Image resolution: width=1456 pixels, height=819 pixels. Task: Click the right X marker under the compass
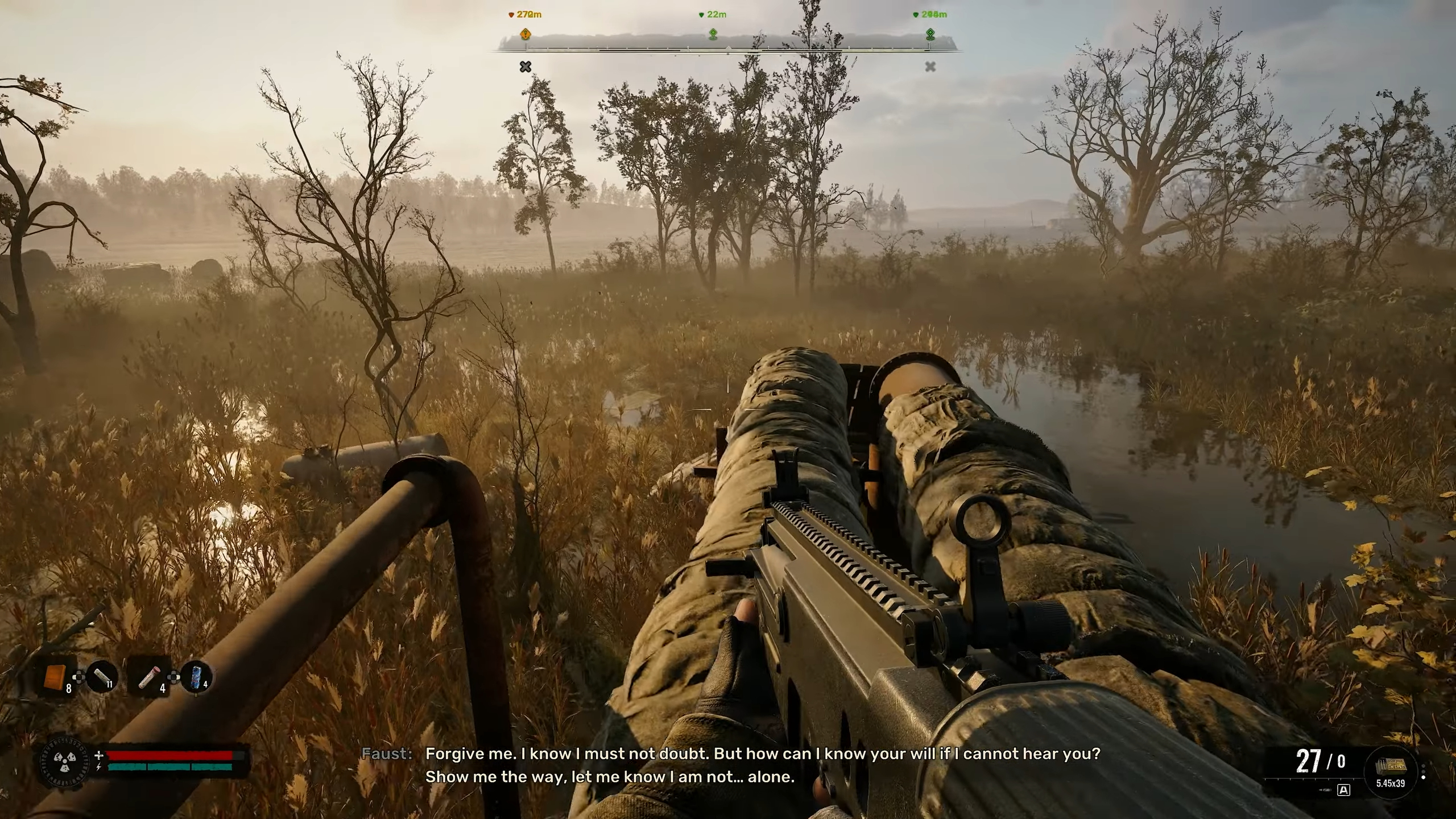pos(930,67)
